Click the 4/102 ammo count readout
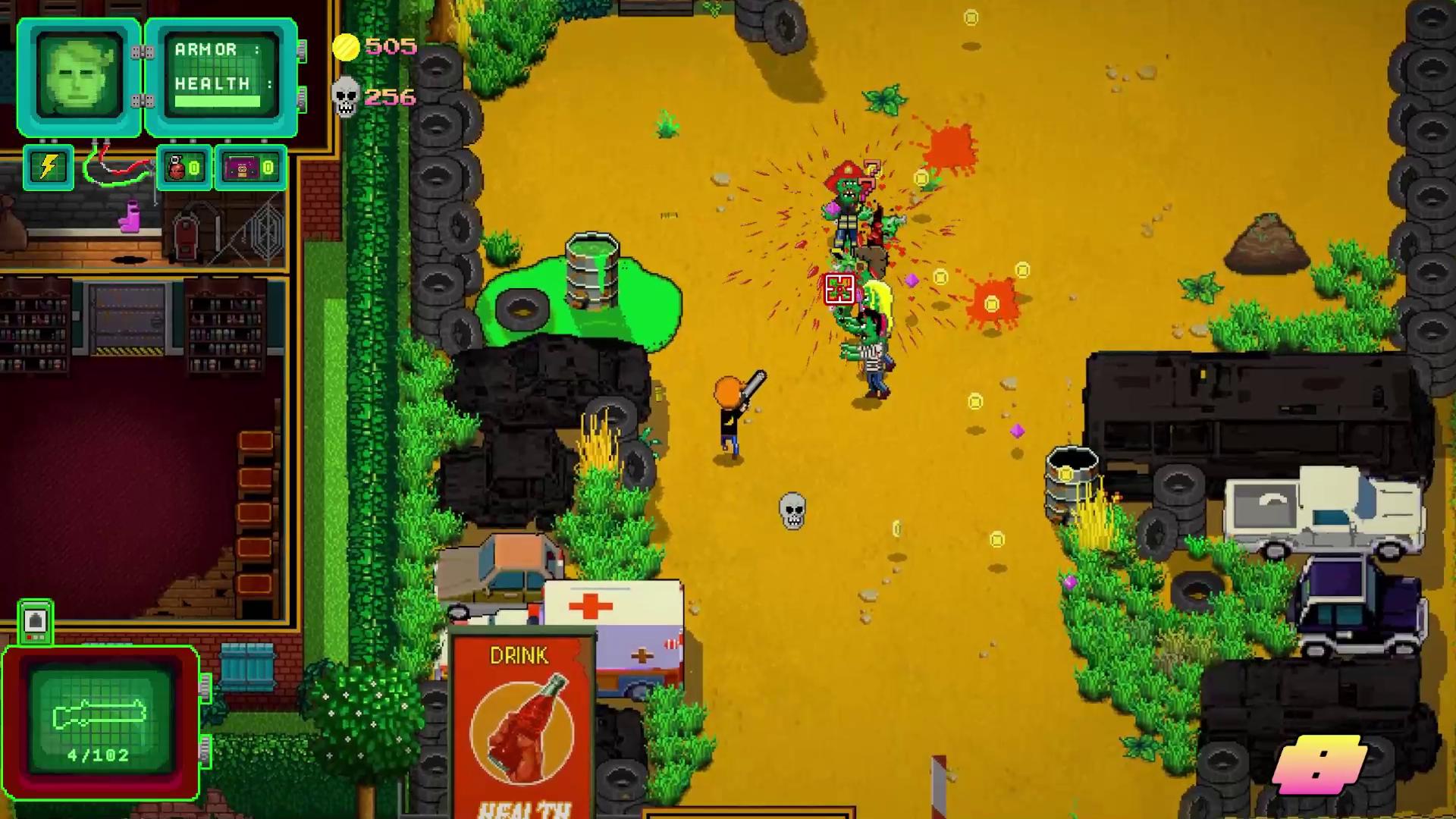Screen dimensions: 1456x819 coord(99,754)
